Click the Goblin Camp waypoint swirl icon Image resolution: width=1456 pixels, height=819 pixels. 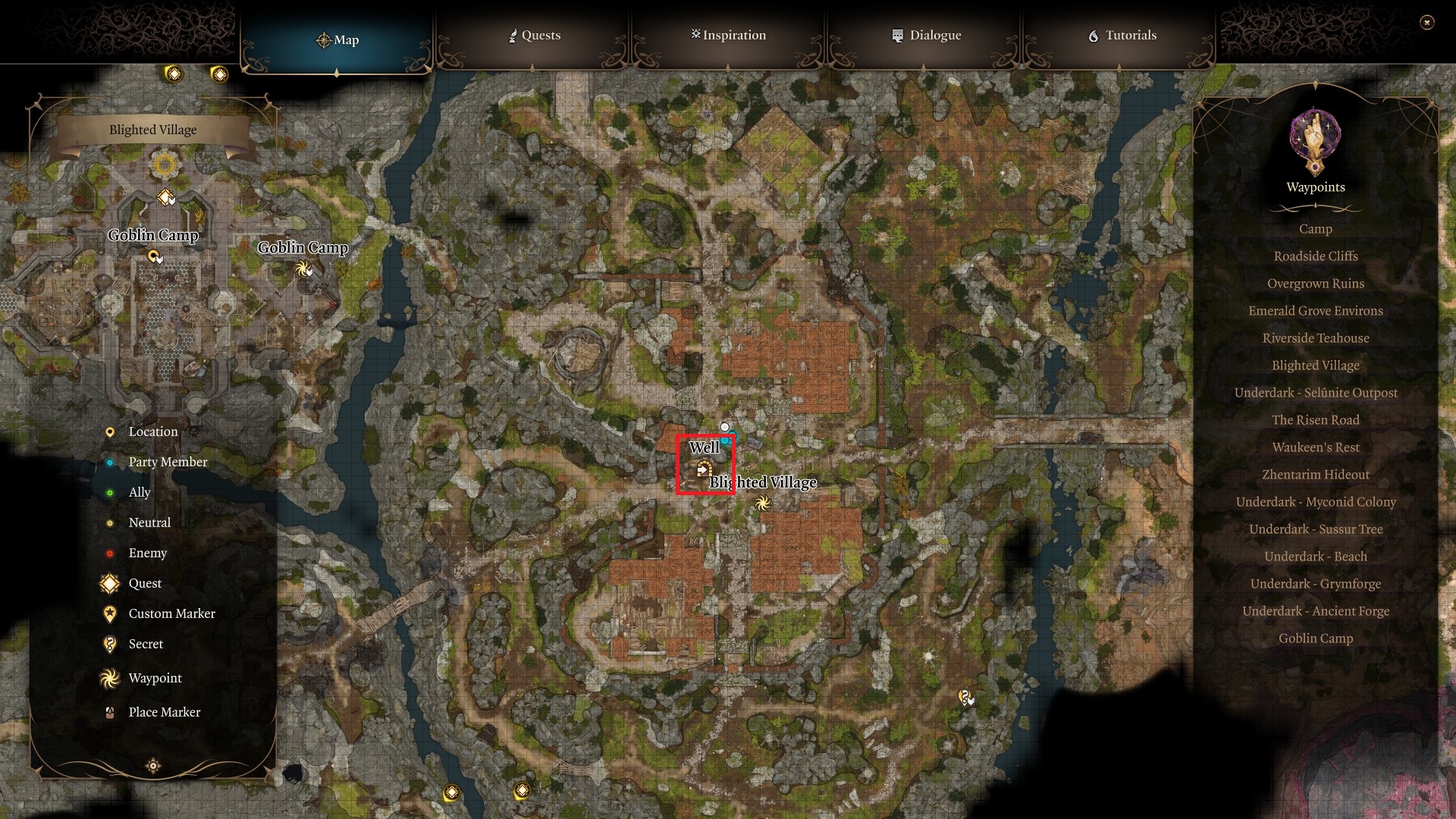(303, 269)
